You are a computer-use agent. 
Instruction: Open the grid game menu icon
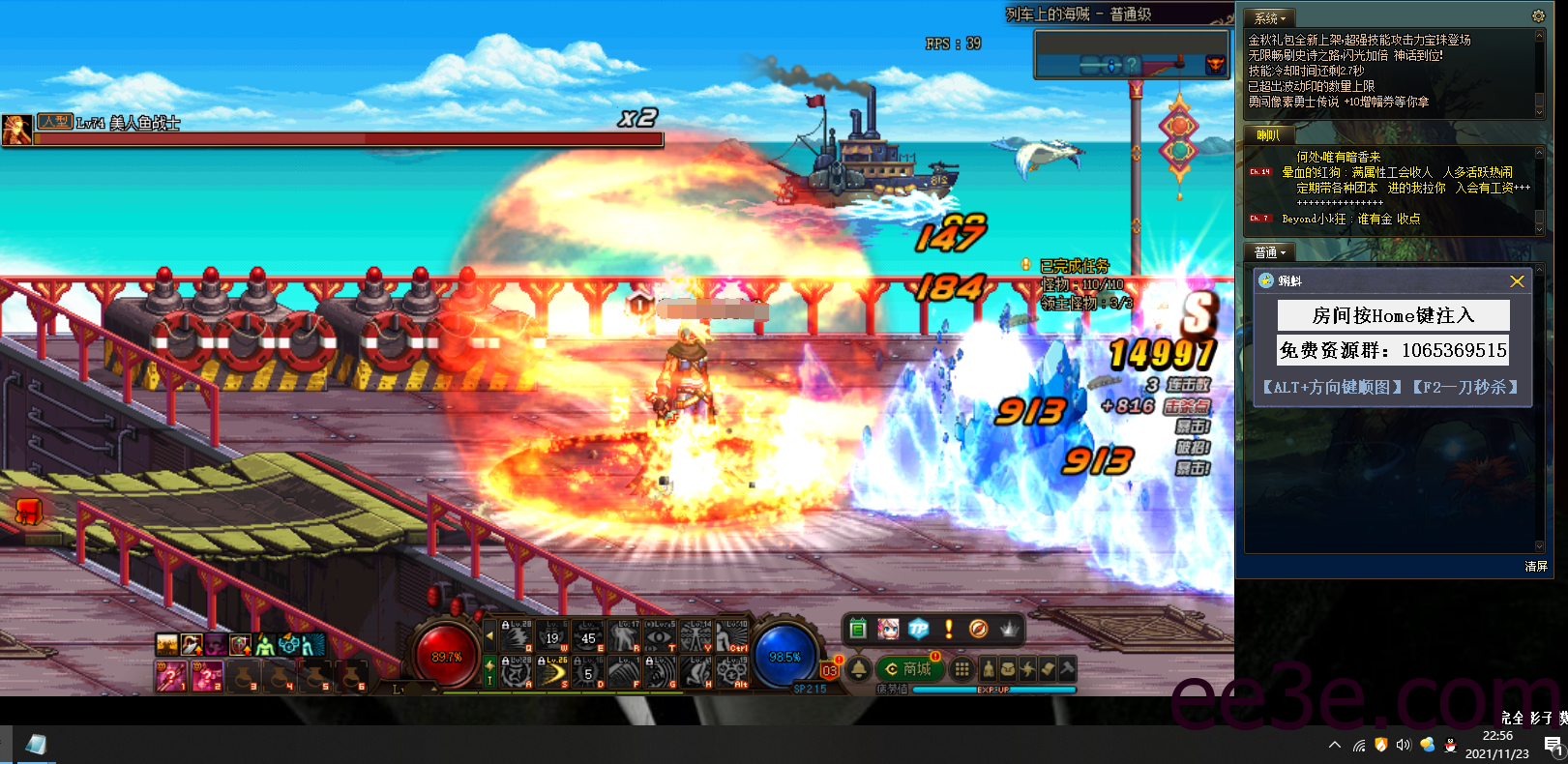[962, 669]
